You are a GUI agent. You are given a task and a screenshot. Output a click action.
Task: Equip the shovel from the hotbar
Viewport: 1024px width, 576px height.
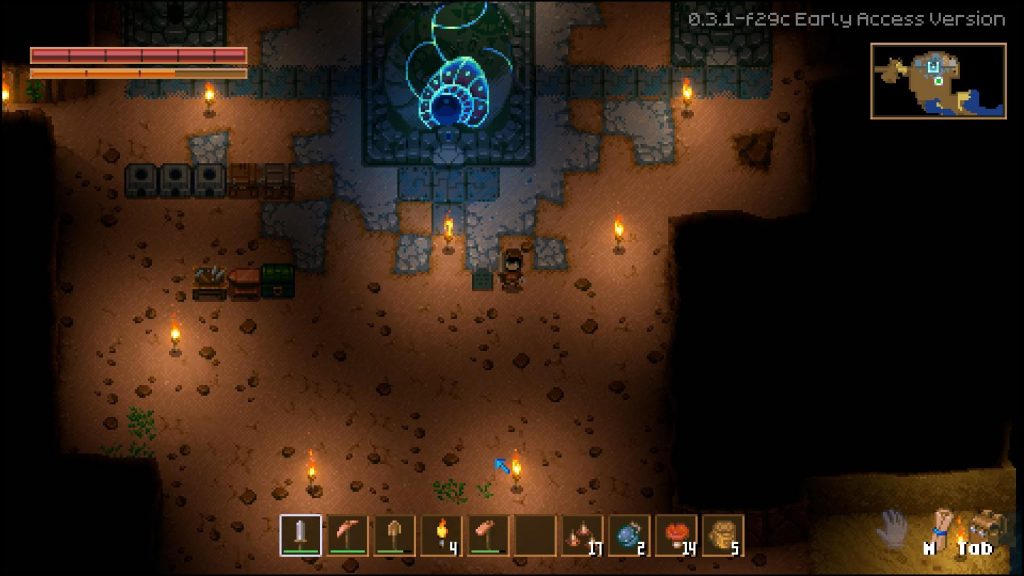tap(394, 535)
